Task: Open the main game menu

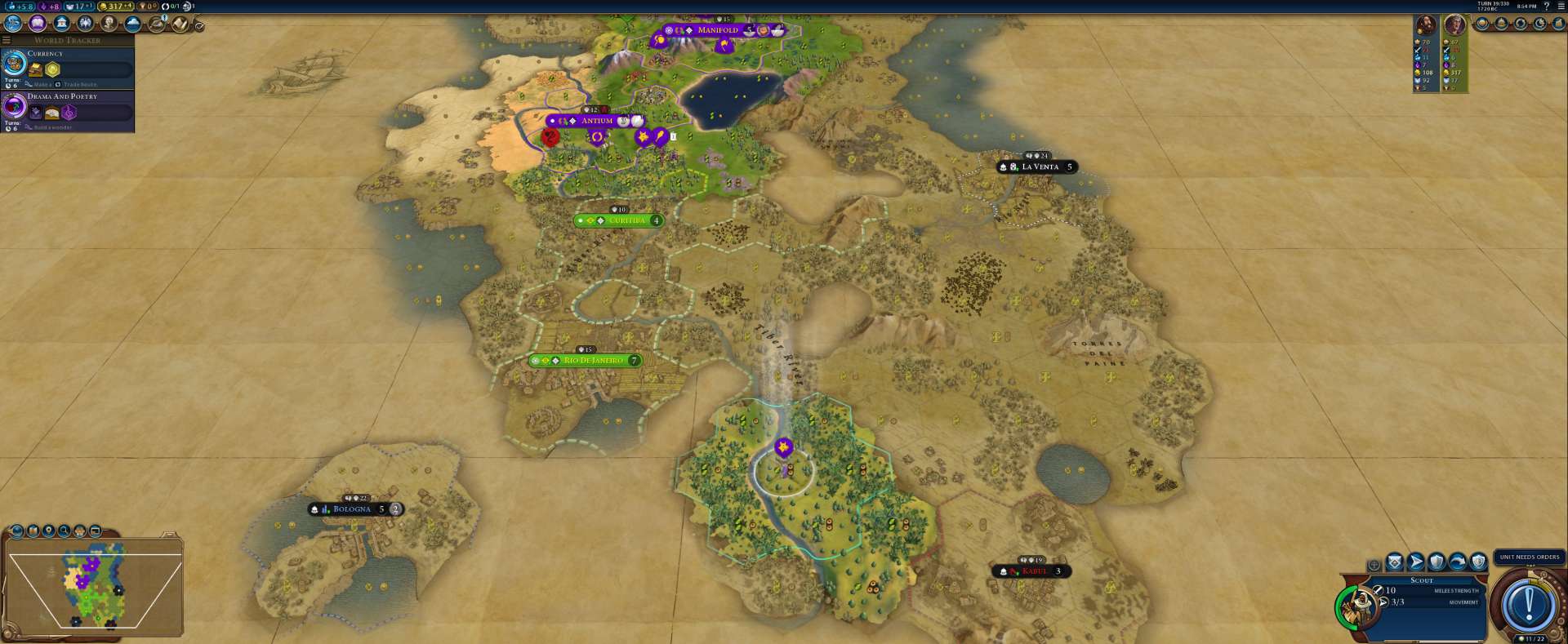Action: point(1561,6)
